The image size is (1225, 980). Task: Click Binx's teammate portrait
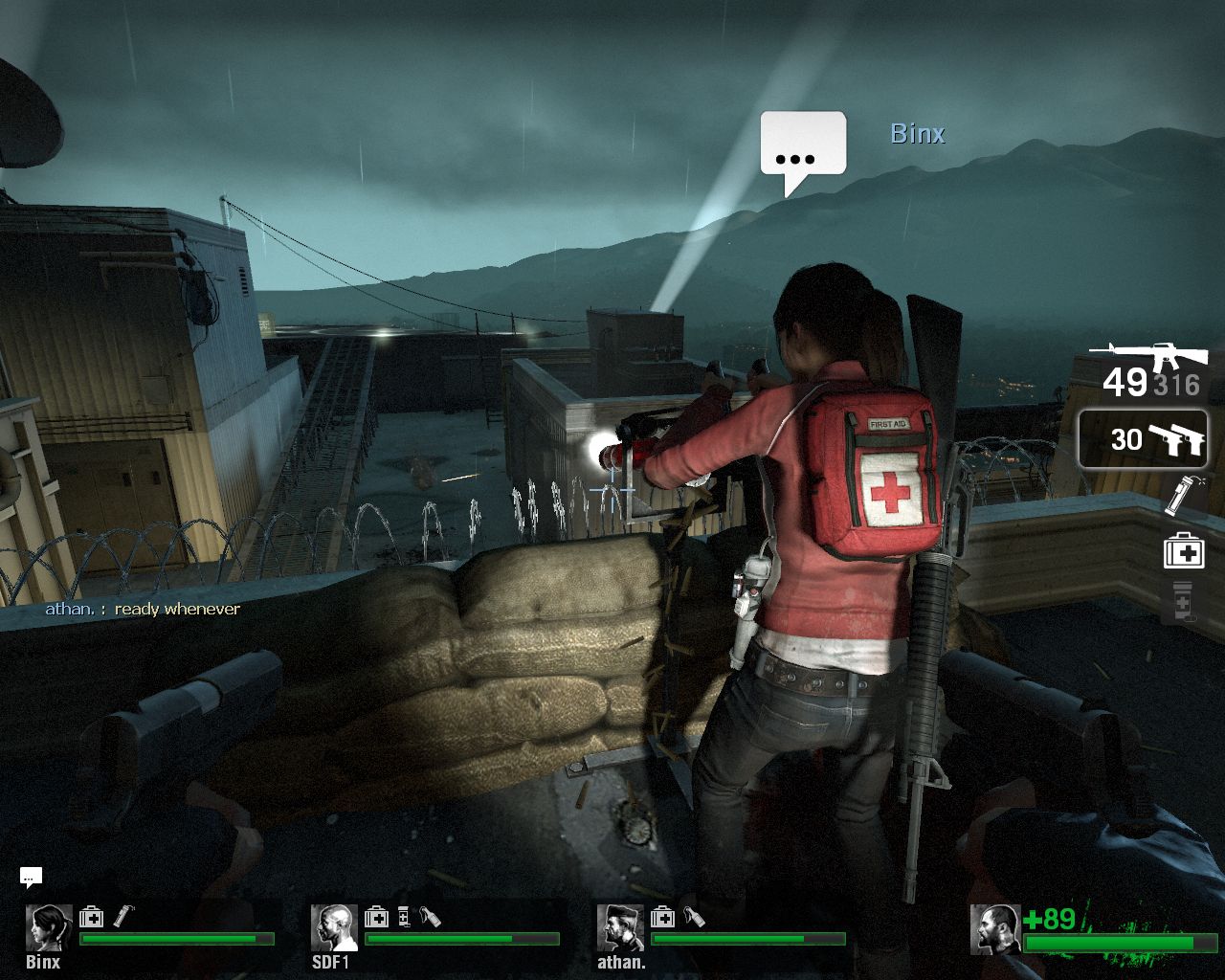click(48, 926)
